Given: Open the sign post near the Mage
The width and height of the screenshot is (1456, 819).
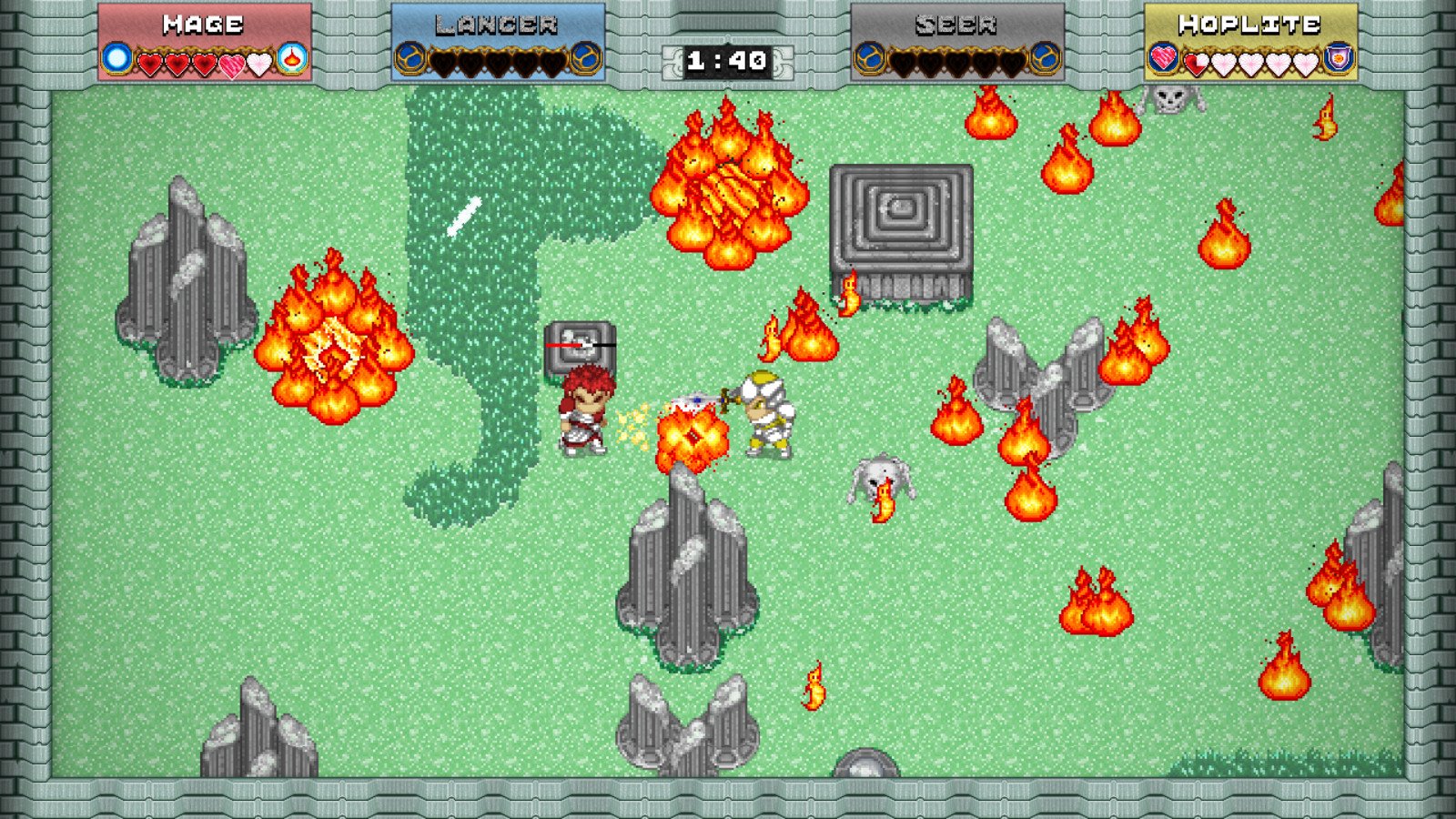Looking at the screenshot, I should pos(580,349).
